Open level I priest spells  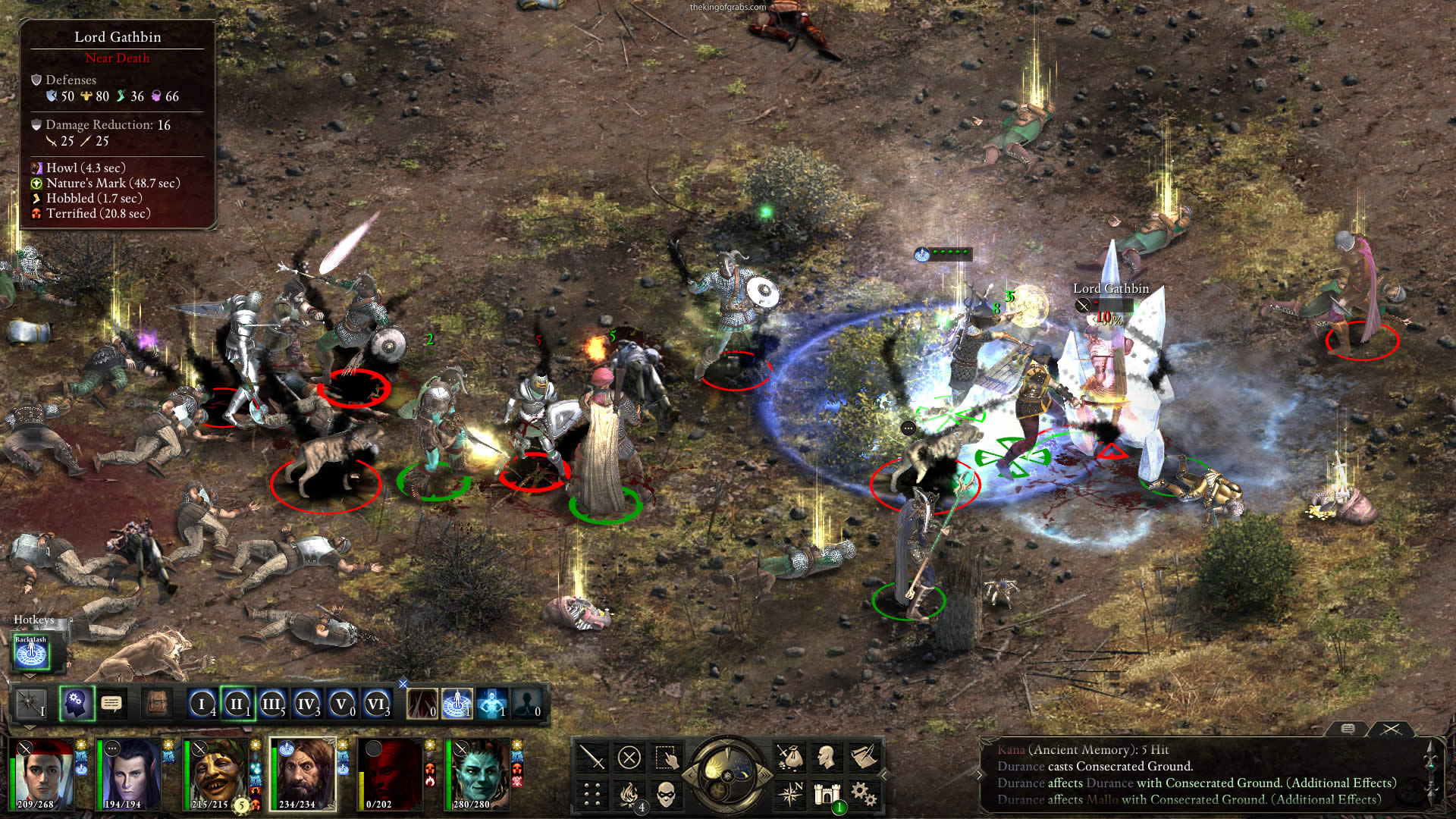(x=202, y=704)
